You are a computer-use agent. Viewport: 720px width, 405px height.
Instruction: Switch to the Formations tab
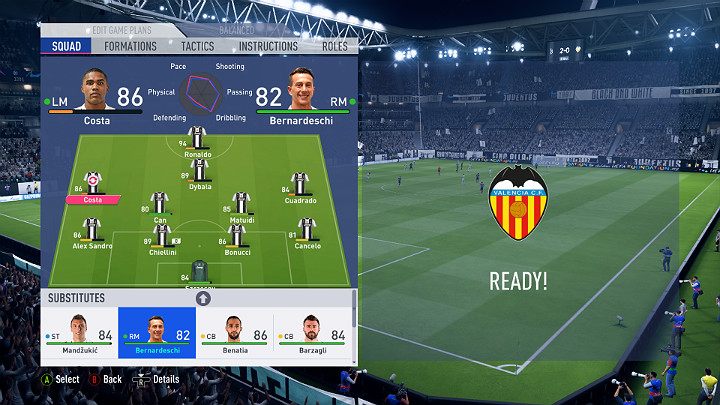[131, 46]
